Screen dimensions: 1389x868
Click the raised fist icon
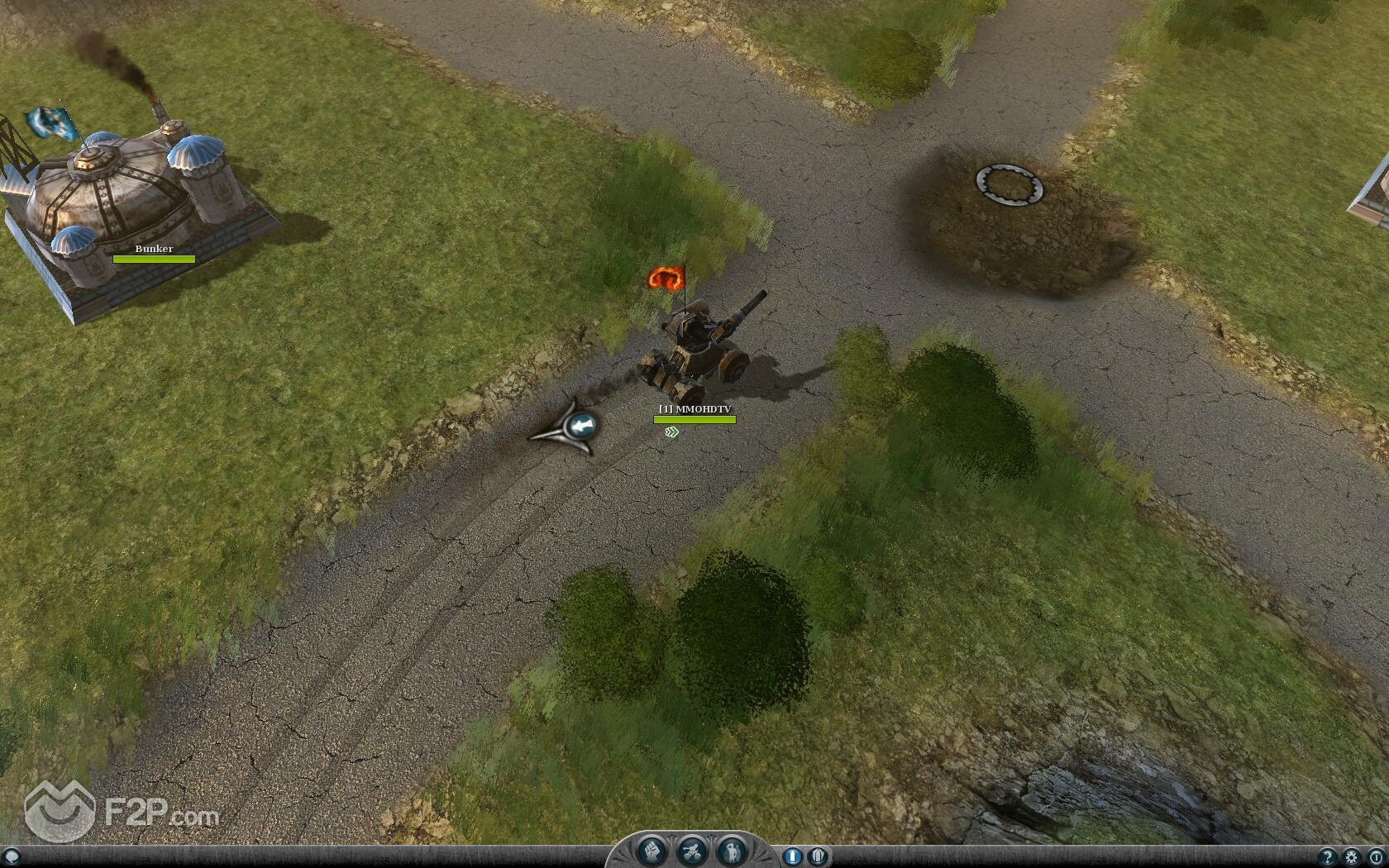click(652, 851)
